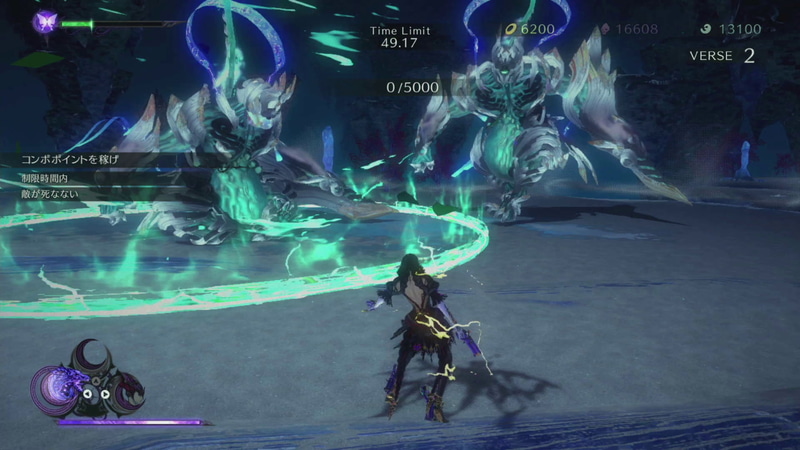Open the コンボポイントを稼げ objective

point(77,158)
